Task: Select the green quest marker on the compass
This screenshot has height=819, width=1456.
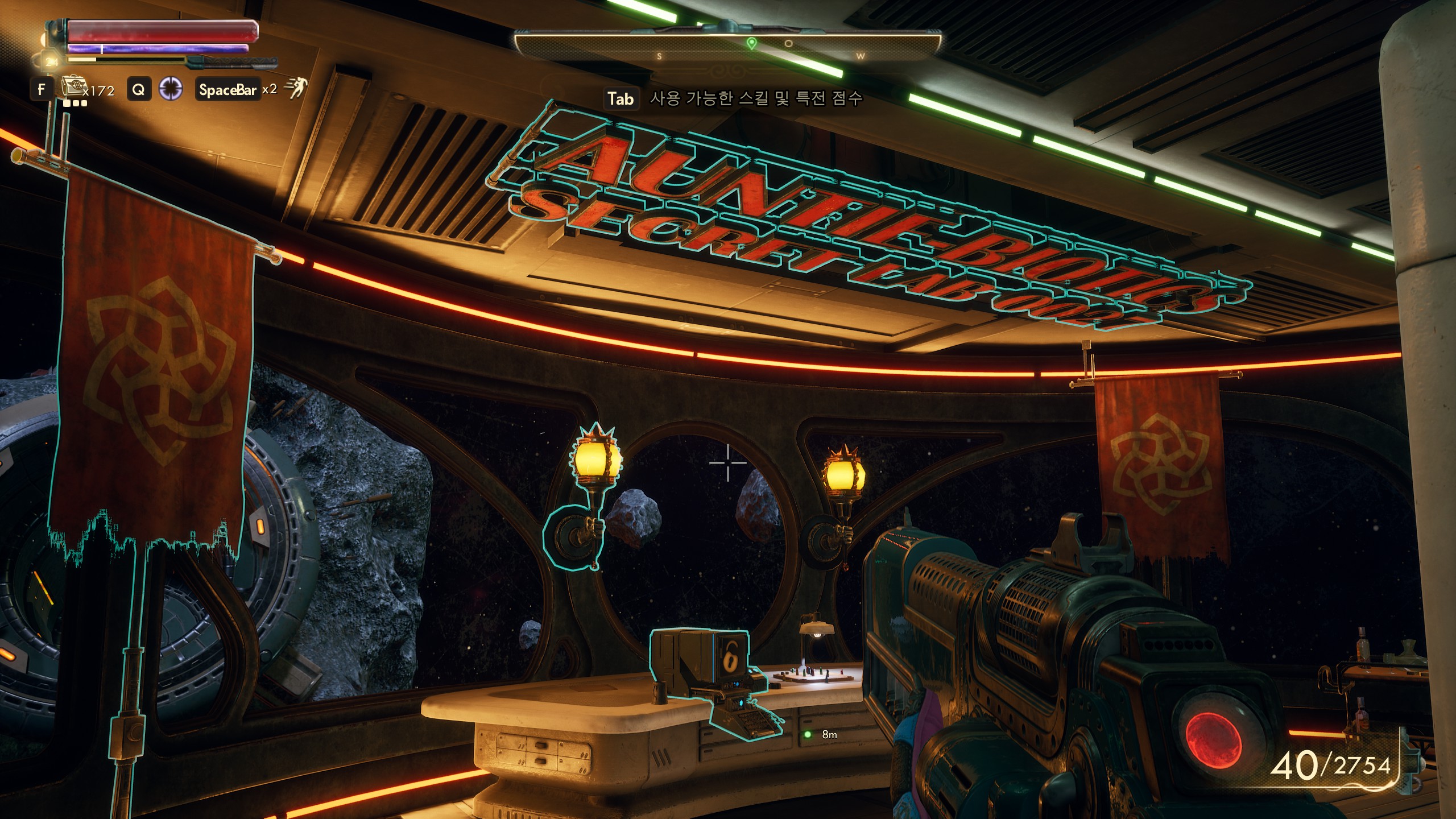Action: pos(751,44)
